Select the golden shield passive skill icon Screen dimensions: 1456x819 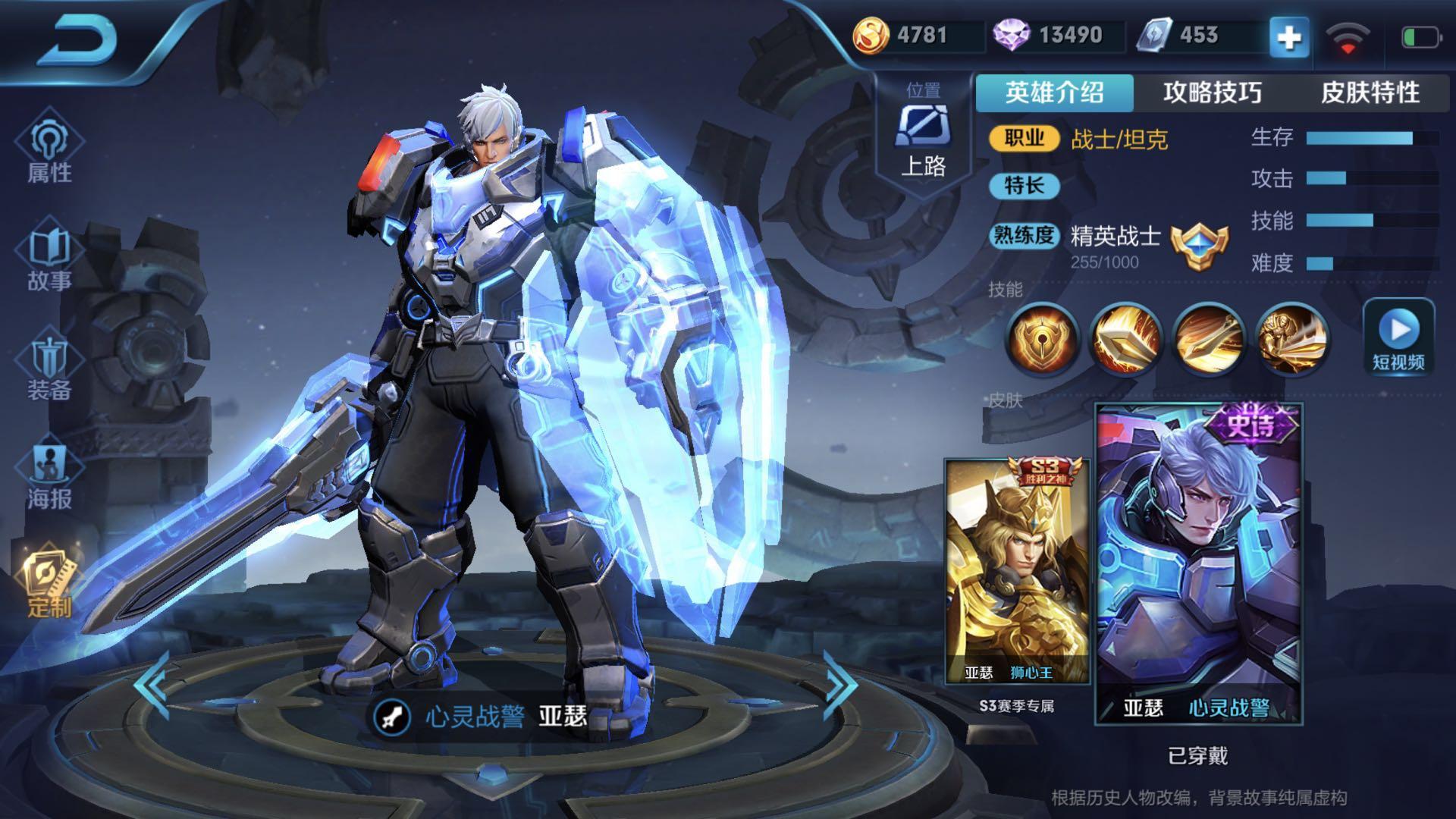tap(1043, 339)
